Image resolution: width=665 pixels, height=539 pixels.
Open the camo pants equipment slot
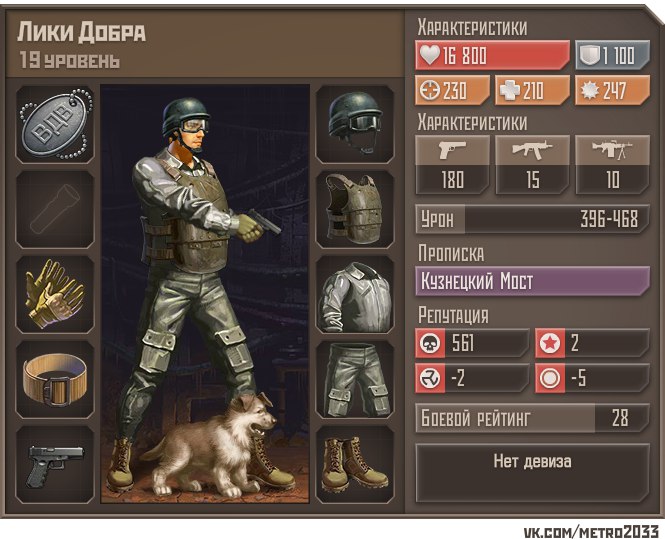click(x=354, y=380)
